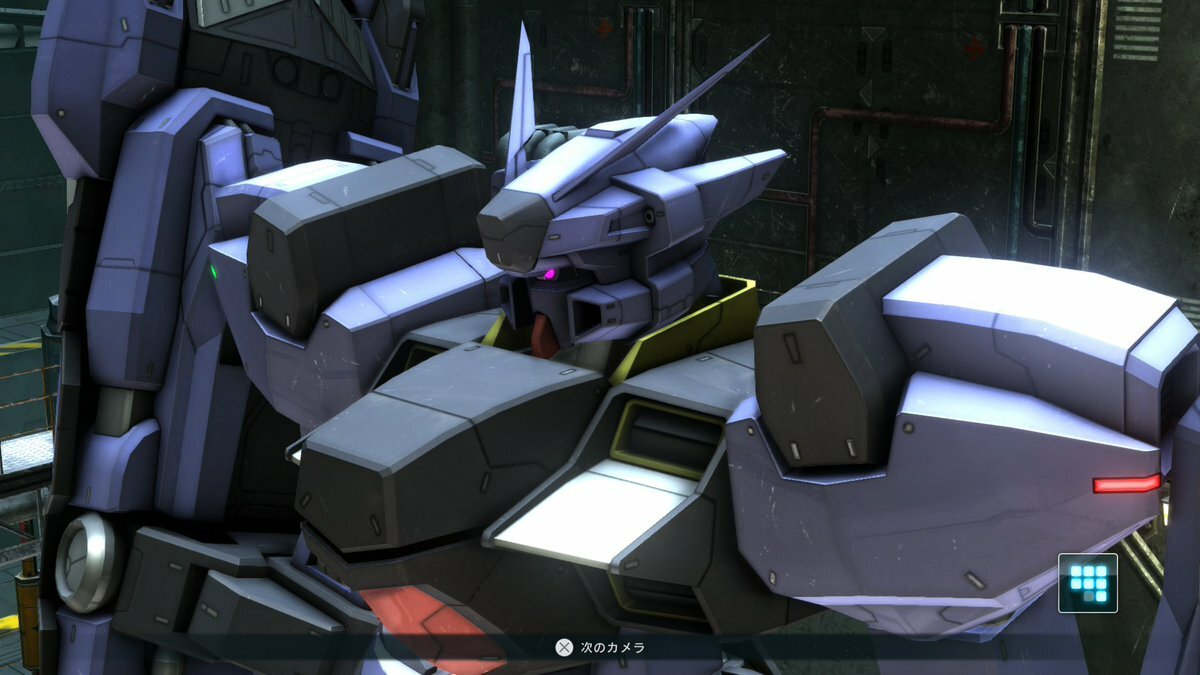Open the blue grid menu icon
Screen dimensions: 1200x675
click(1088, 583)
